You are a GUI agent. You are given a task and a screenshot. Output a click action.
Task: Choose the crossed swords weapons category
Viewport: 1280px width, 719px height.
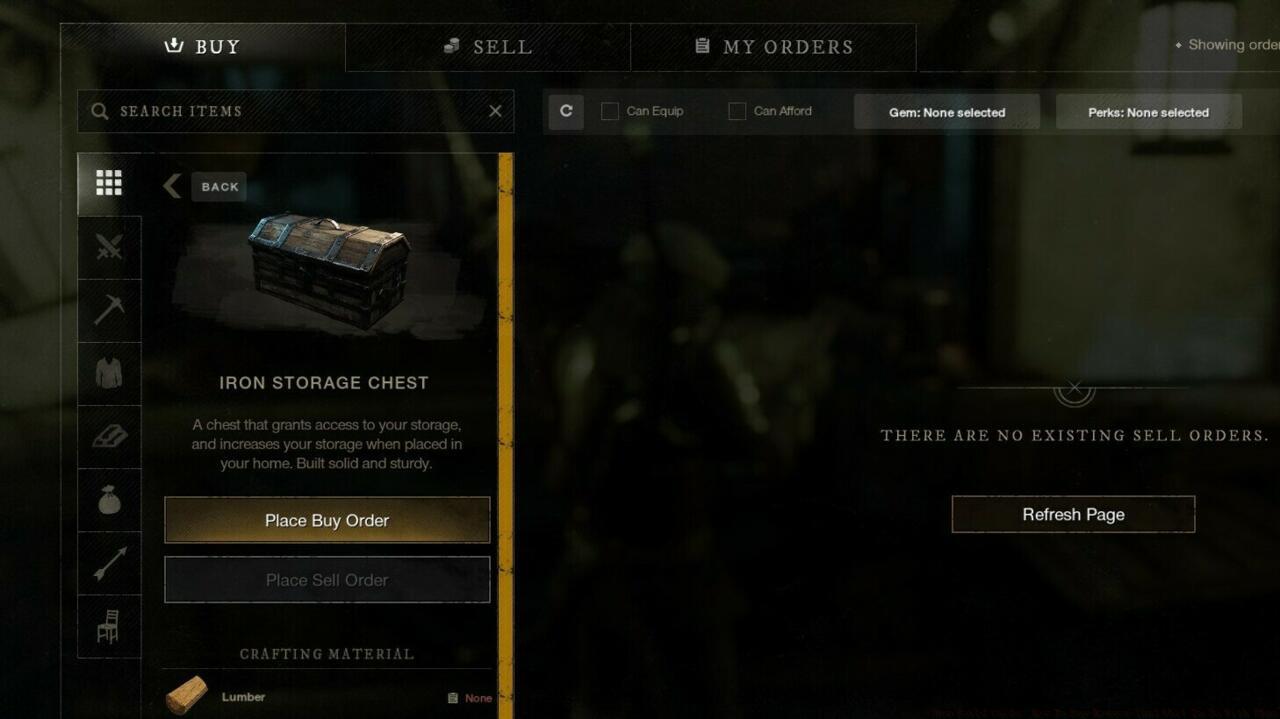[x=109, y=246]
